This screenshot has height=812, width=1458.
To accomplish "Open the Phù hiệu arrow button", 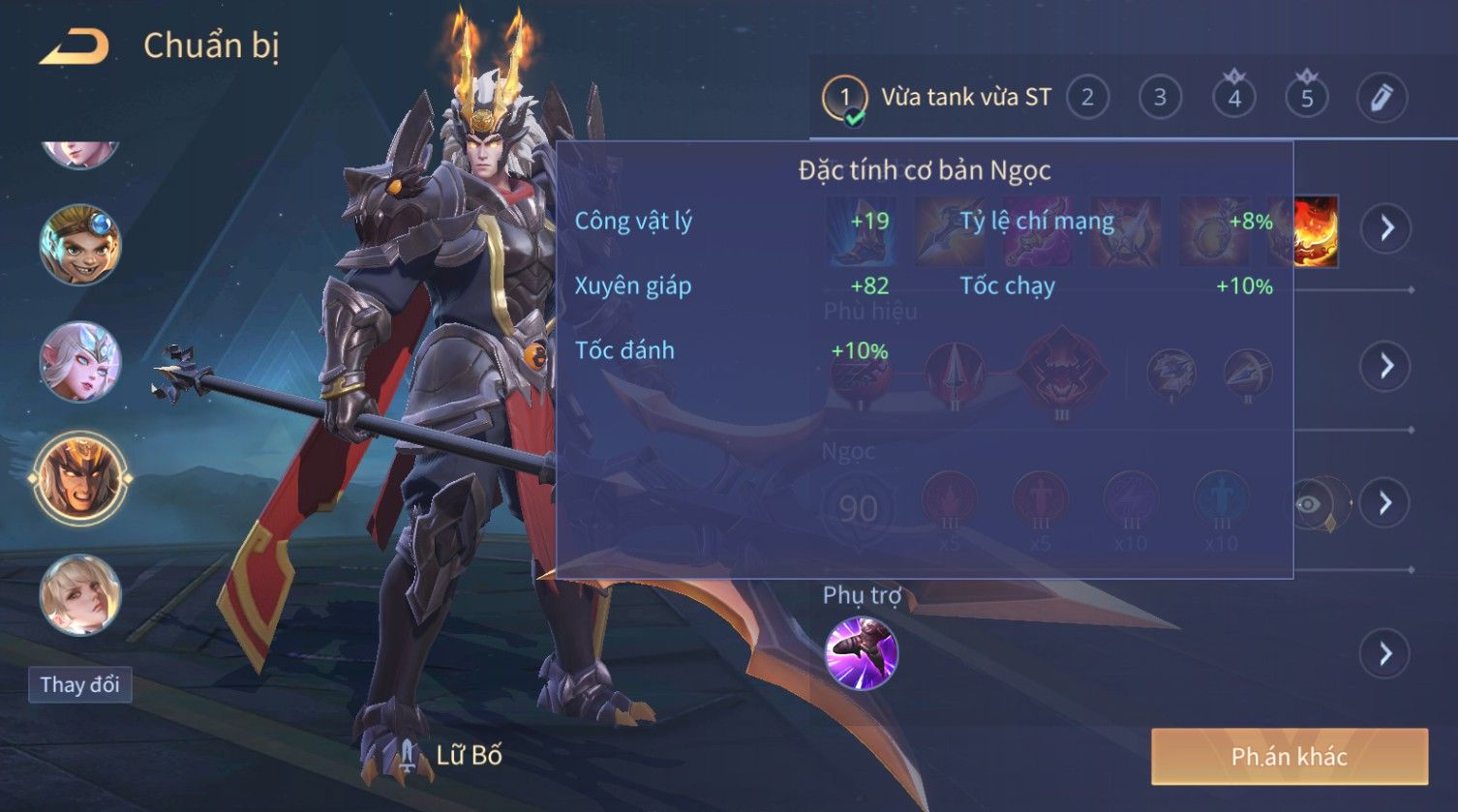I will 1386,366.
